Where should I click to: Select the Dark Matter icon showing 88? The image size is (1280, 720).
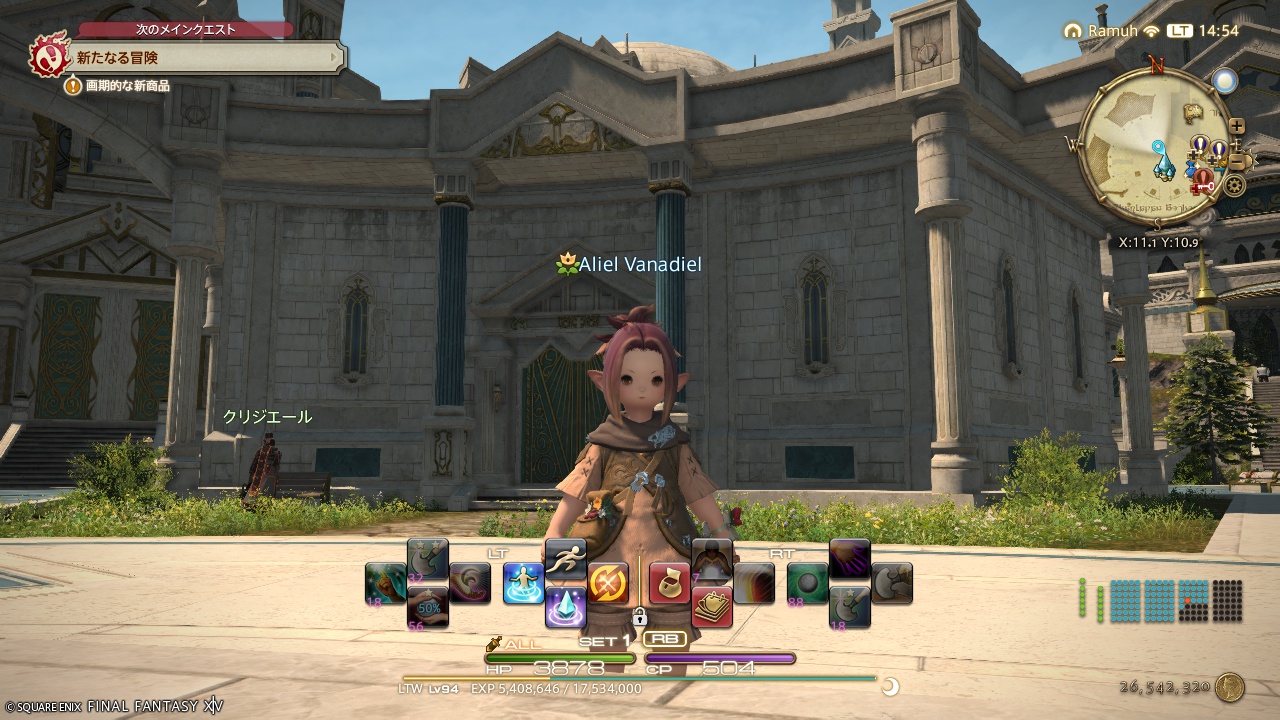(x=805, y=583)
